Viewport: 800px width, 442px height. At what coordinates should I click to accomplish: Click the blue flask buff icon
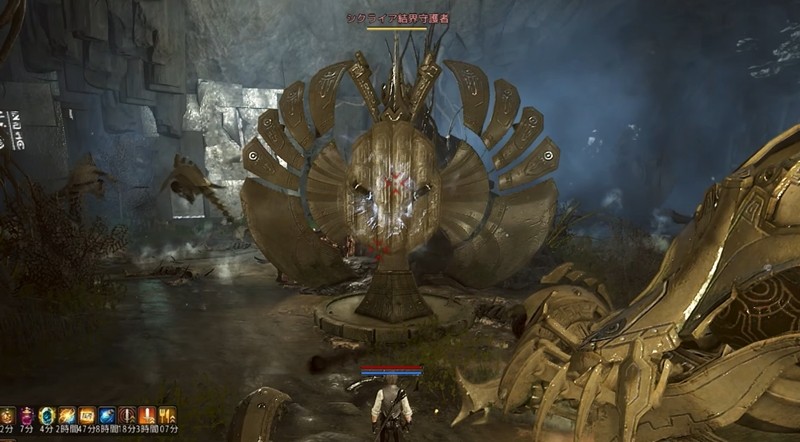tap(107, 414)
